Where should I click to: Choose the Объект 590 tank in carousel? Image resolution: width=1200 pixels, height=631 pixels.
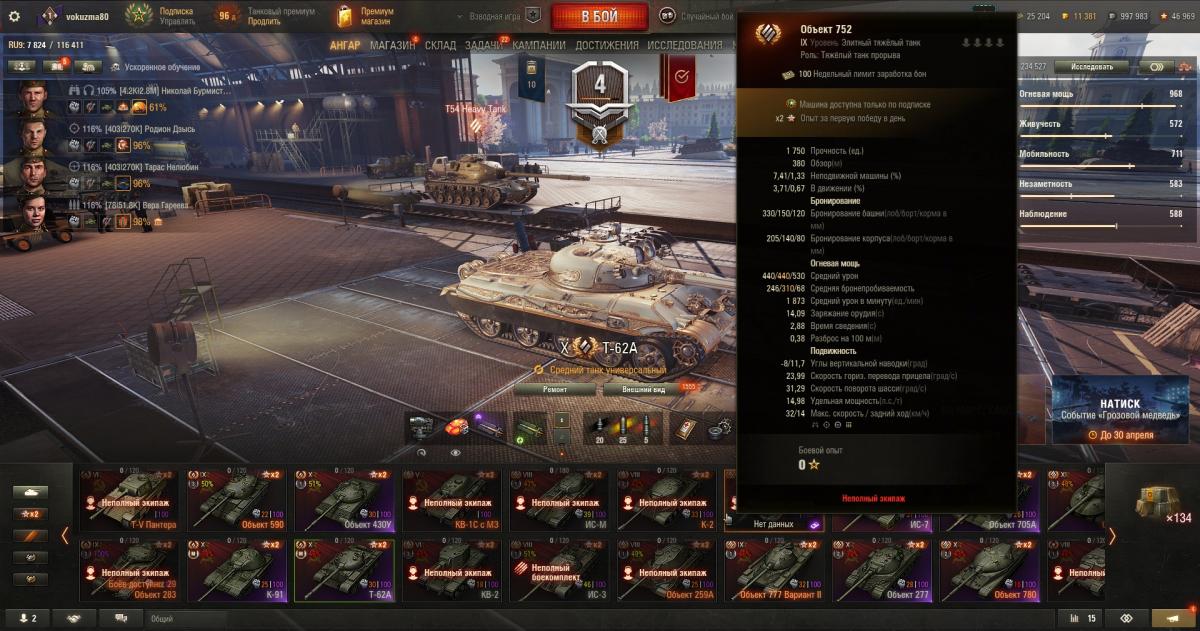234,501
